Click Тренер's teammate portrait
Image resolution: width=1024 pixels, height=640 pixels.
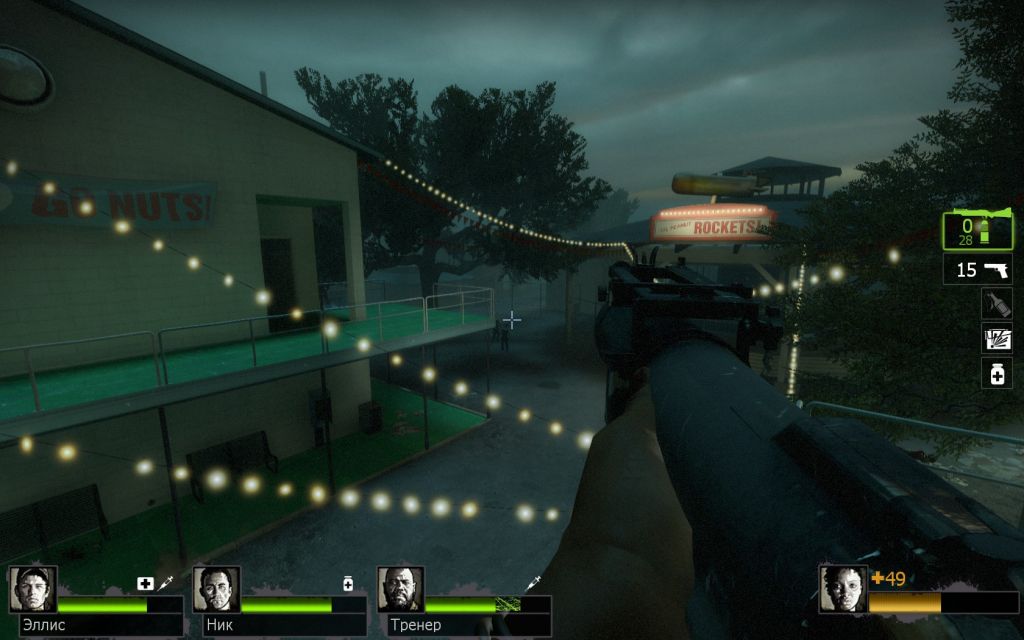(400, 590)
